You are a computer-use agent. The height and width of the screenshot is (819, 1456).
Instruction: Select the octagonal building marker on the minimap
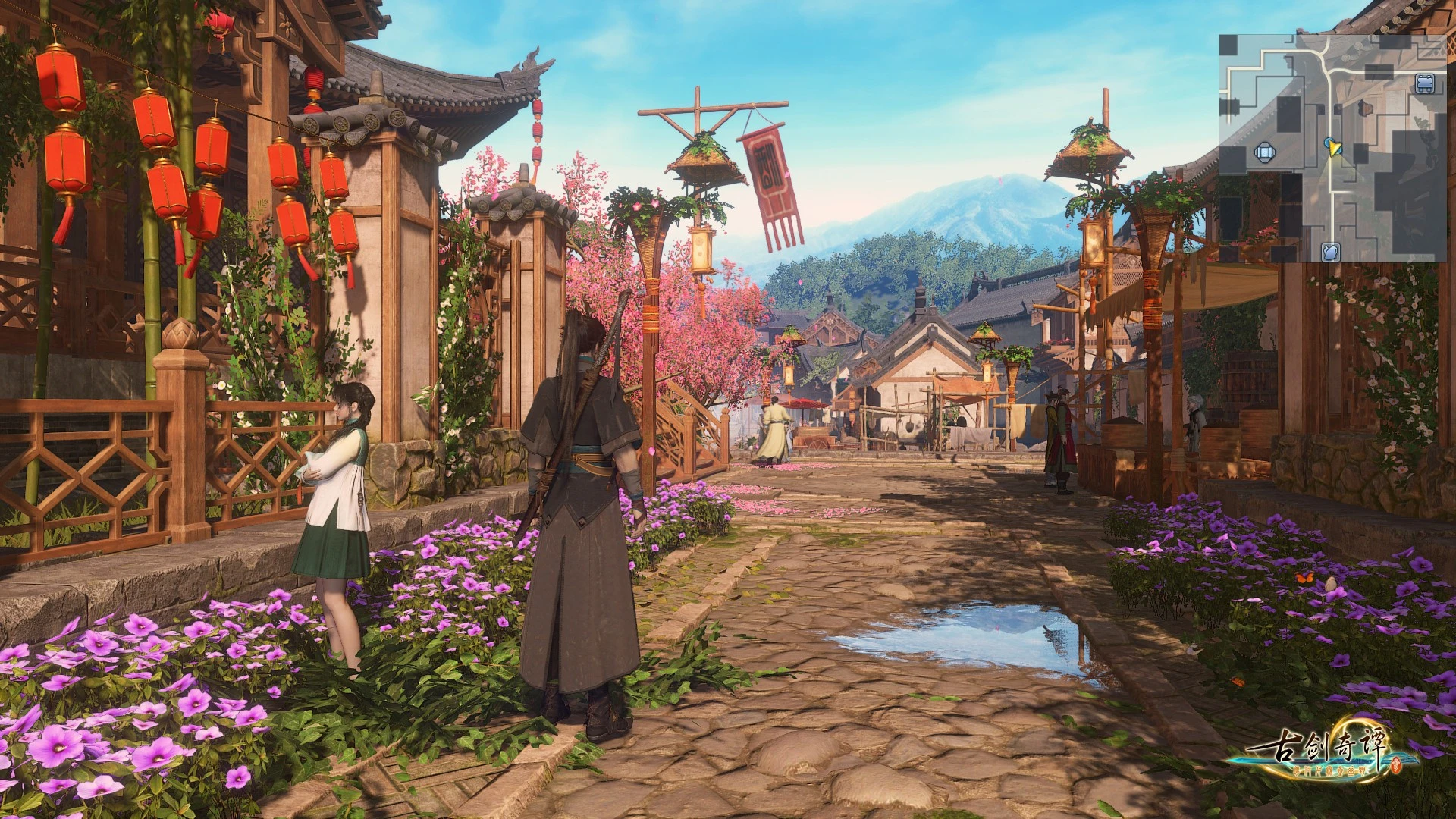click(x=1263, y=153)
